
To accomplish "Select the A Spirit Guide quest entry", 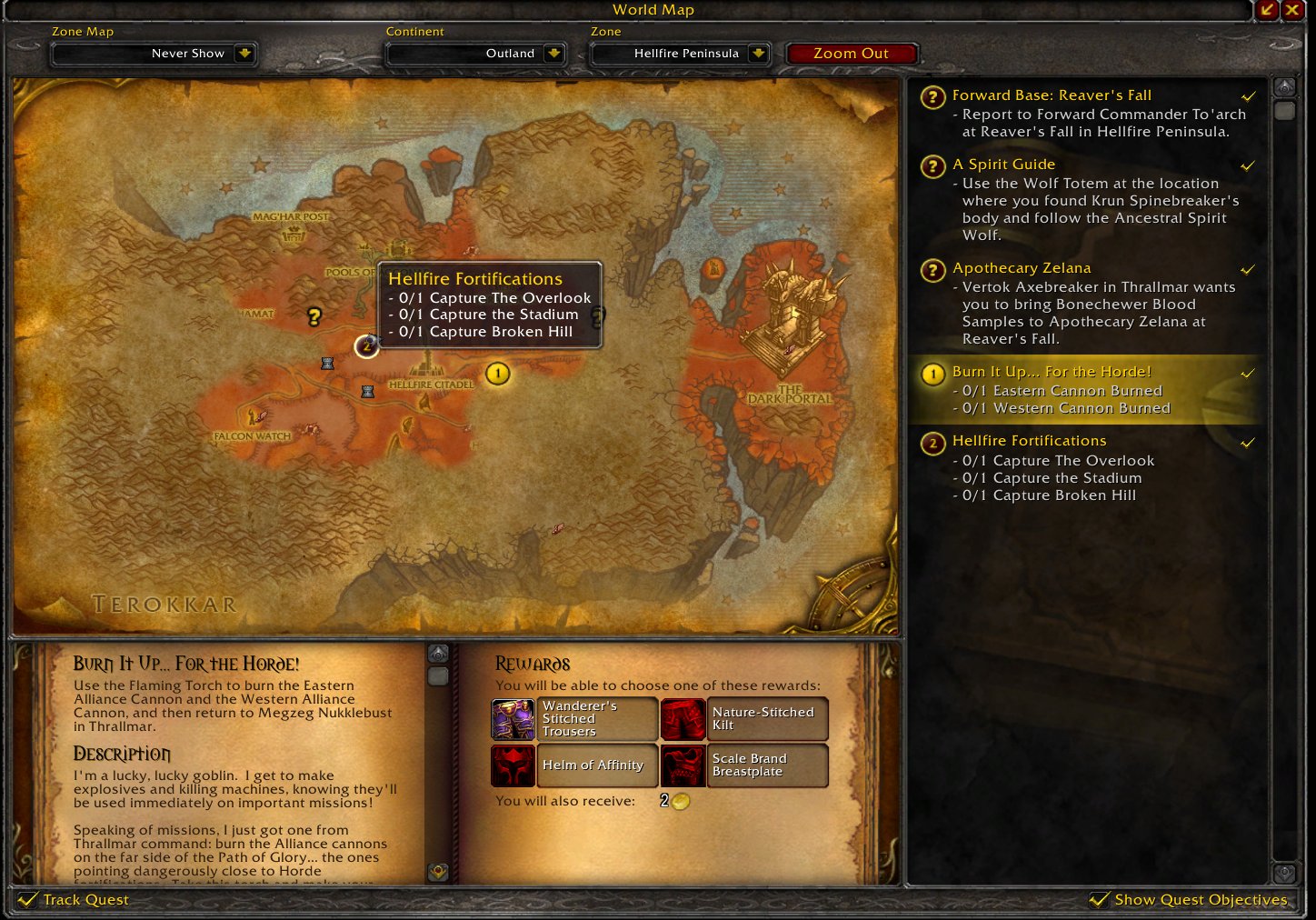I will (x=1004, y=164).
